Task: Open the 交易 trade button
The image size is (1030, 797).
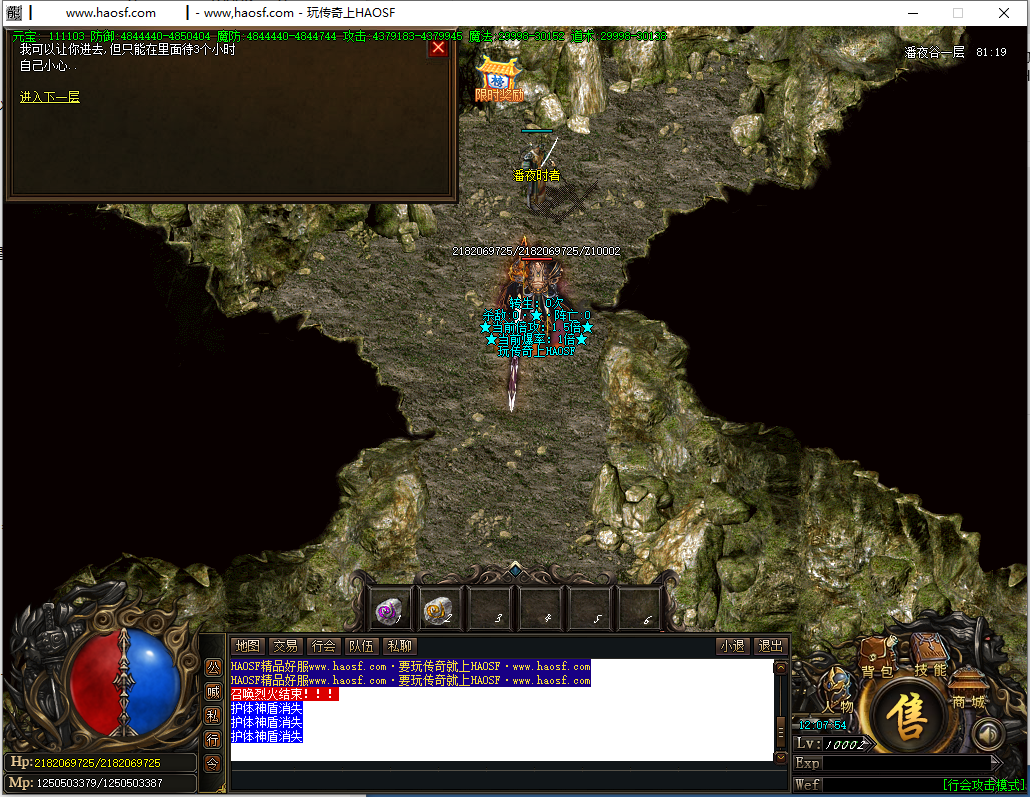Action: (x=286, y=646)
